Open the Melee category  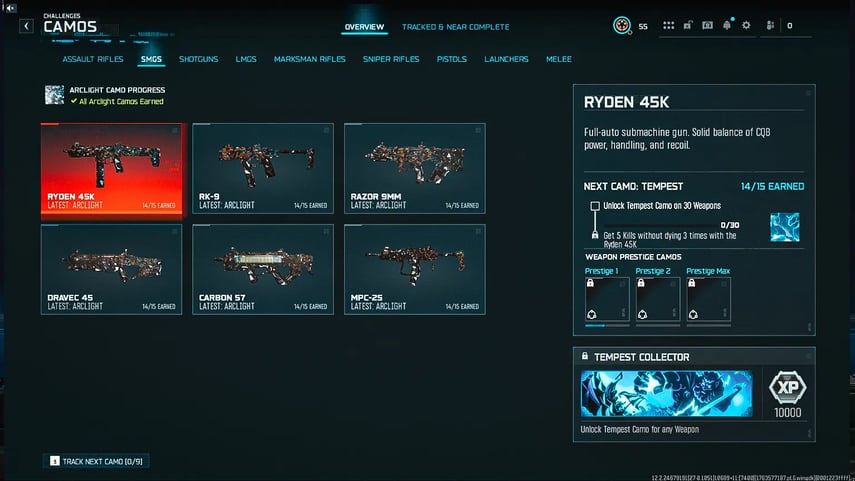[559, 59]
